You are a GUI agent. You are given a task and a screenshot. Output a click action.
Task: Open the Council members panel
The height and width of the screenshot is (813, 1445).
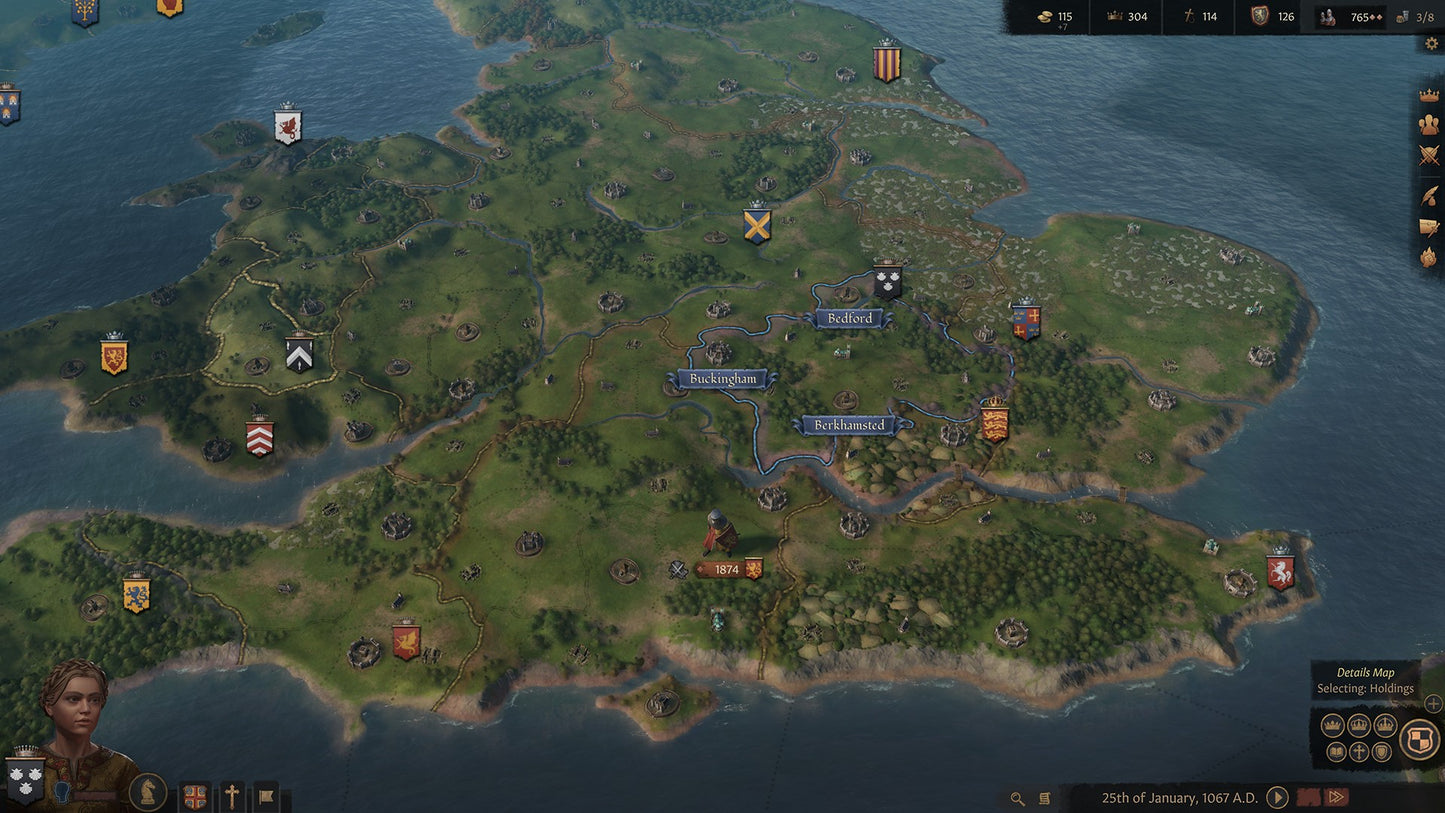pos(1428,124)
